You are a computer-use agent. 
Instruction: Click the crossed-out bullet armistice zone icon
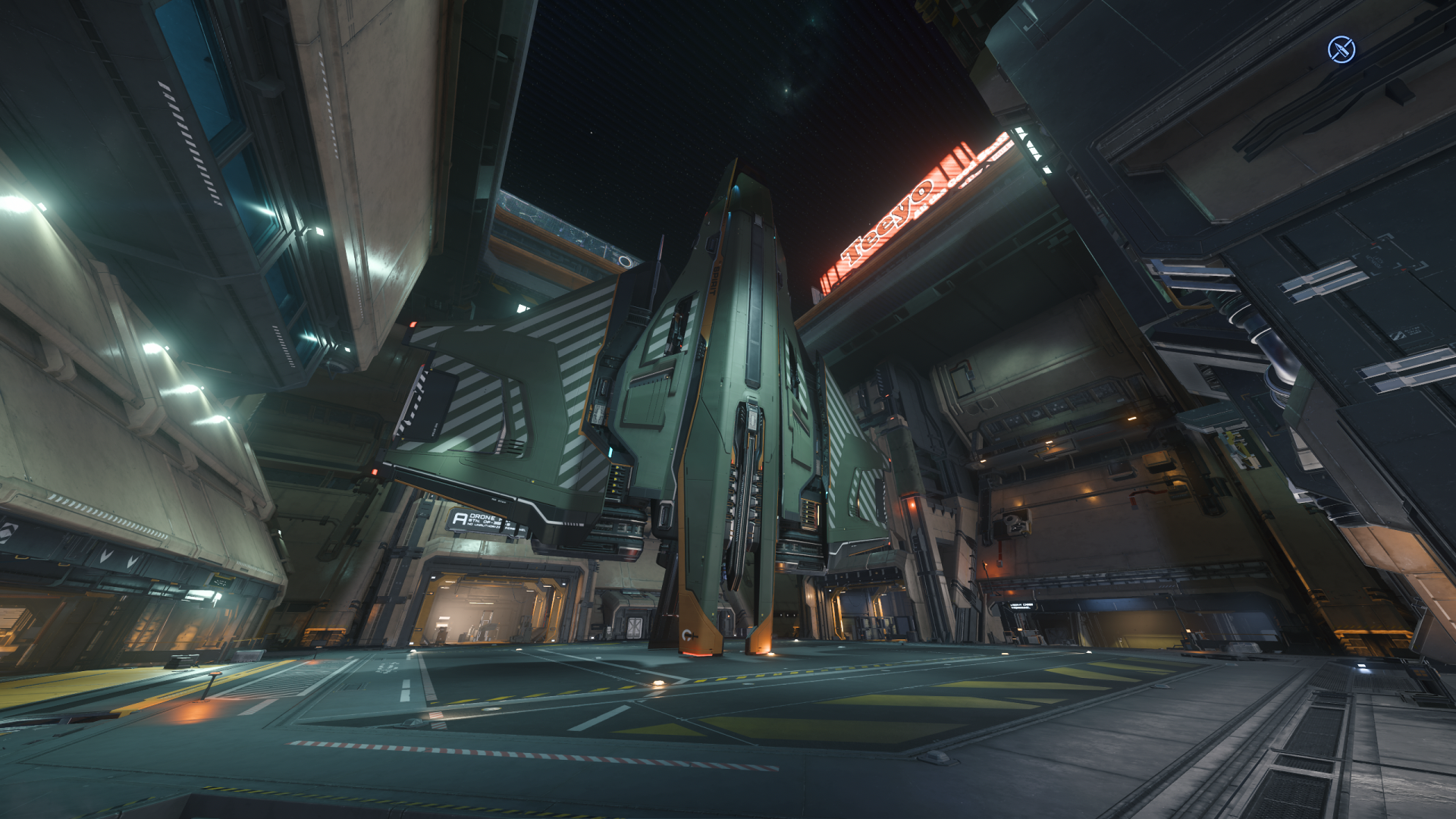(1341, 50)
